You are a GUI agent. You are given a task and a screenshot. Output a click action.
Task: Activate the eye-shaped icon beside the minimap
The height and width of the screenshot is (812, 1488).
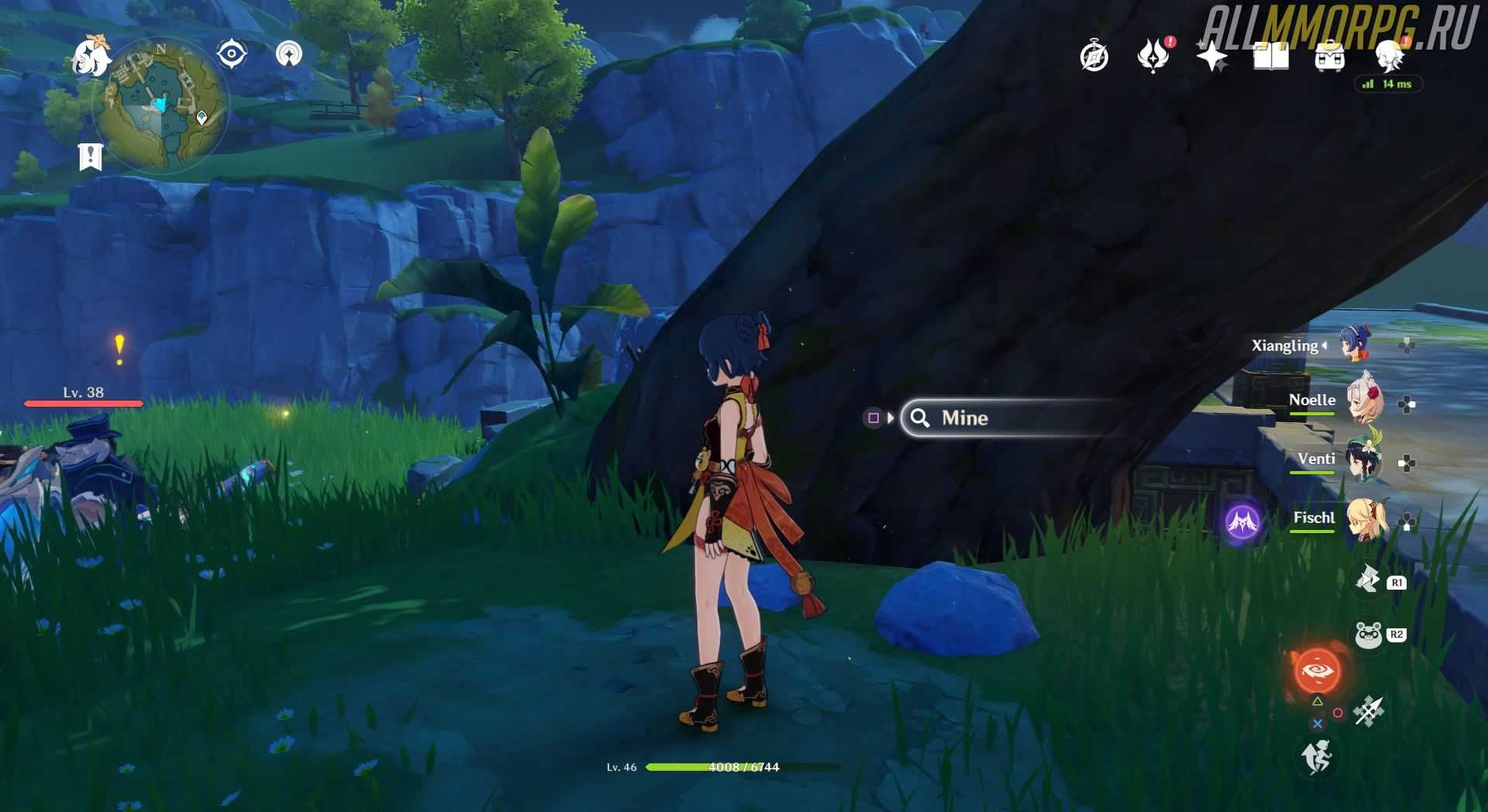(x=232, y=54)
